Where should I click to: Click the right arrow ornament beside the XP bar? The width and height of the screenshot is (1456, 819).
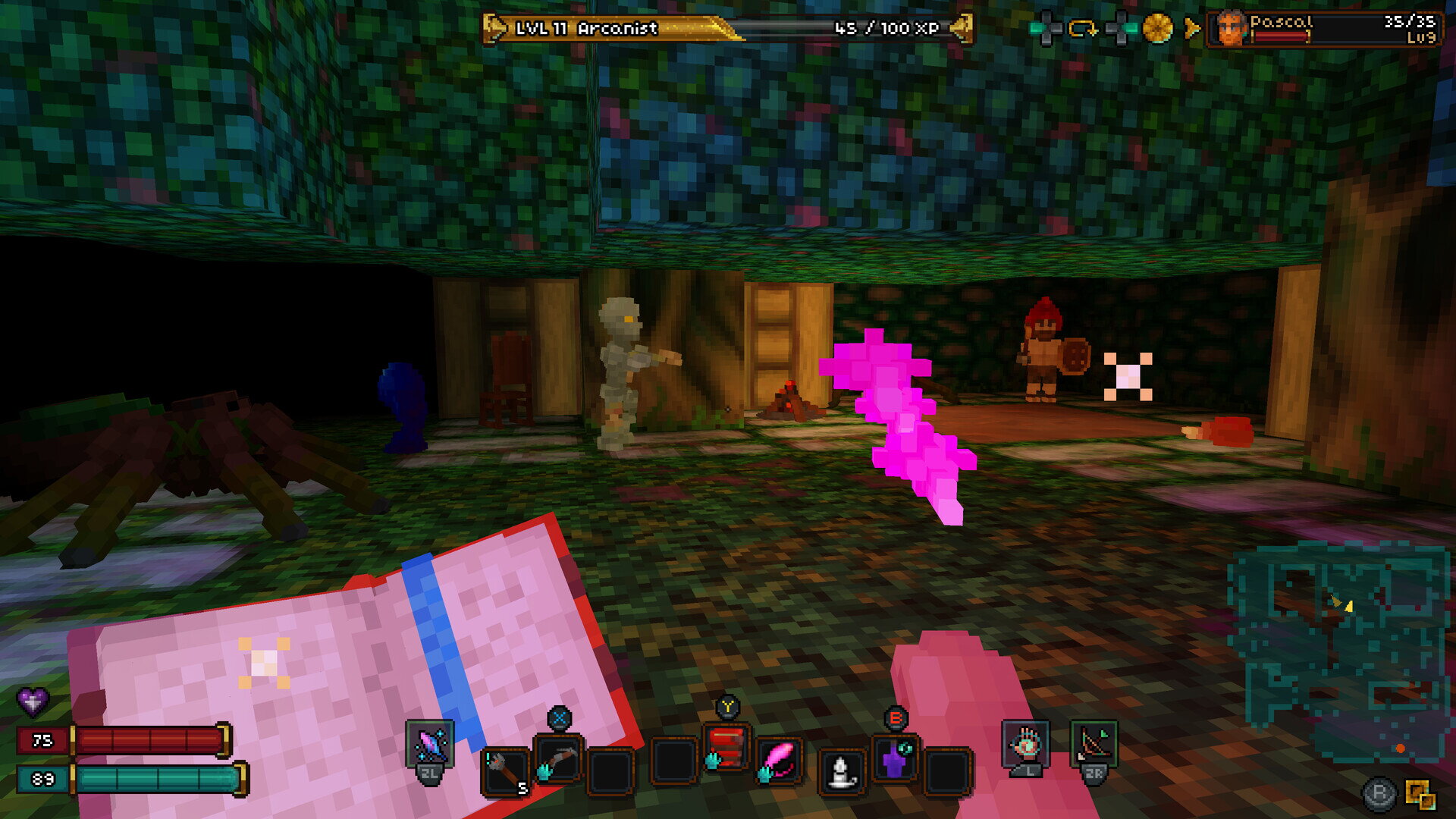tap(965, 27)
